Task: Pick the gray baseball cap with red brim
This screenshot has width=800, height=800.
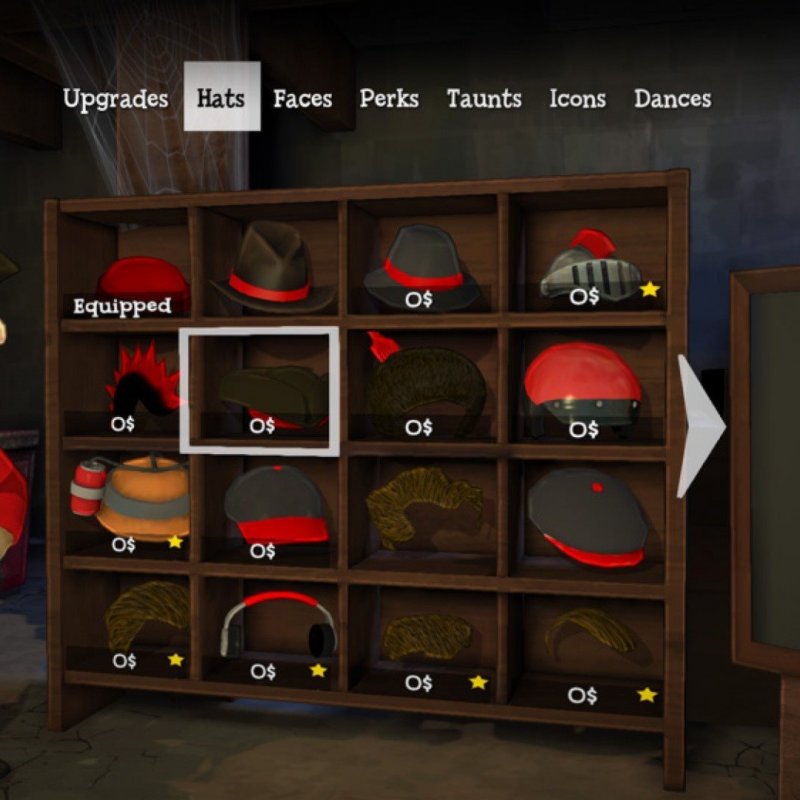Action: point(274,505)
